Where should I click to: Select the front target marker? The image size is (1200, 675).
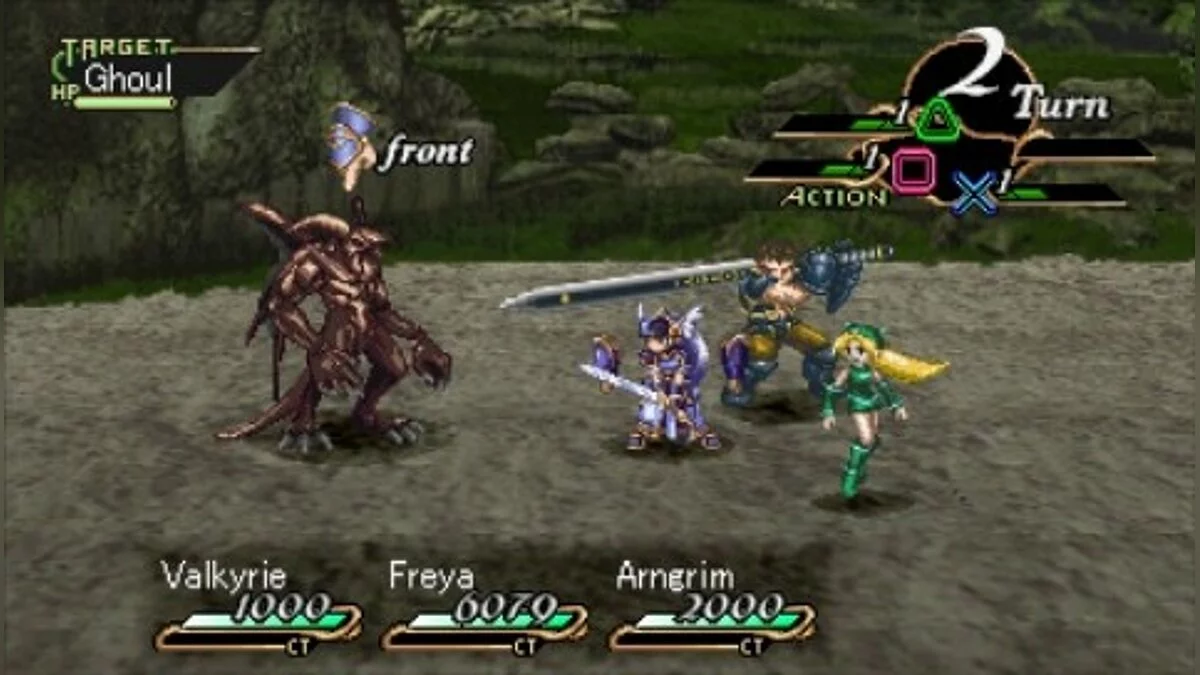400,152
